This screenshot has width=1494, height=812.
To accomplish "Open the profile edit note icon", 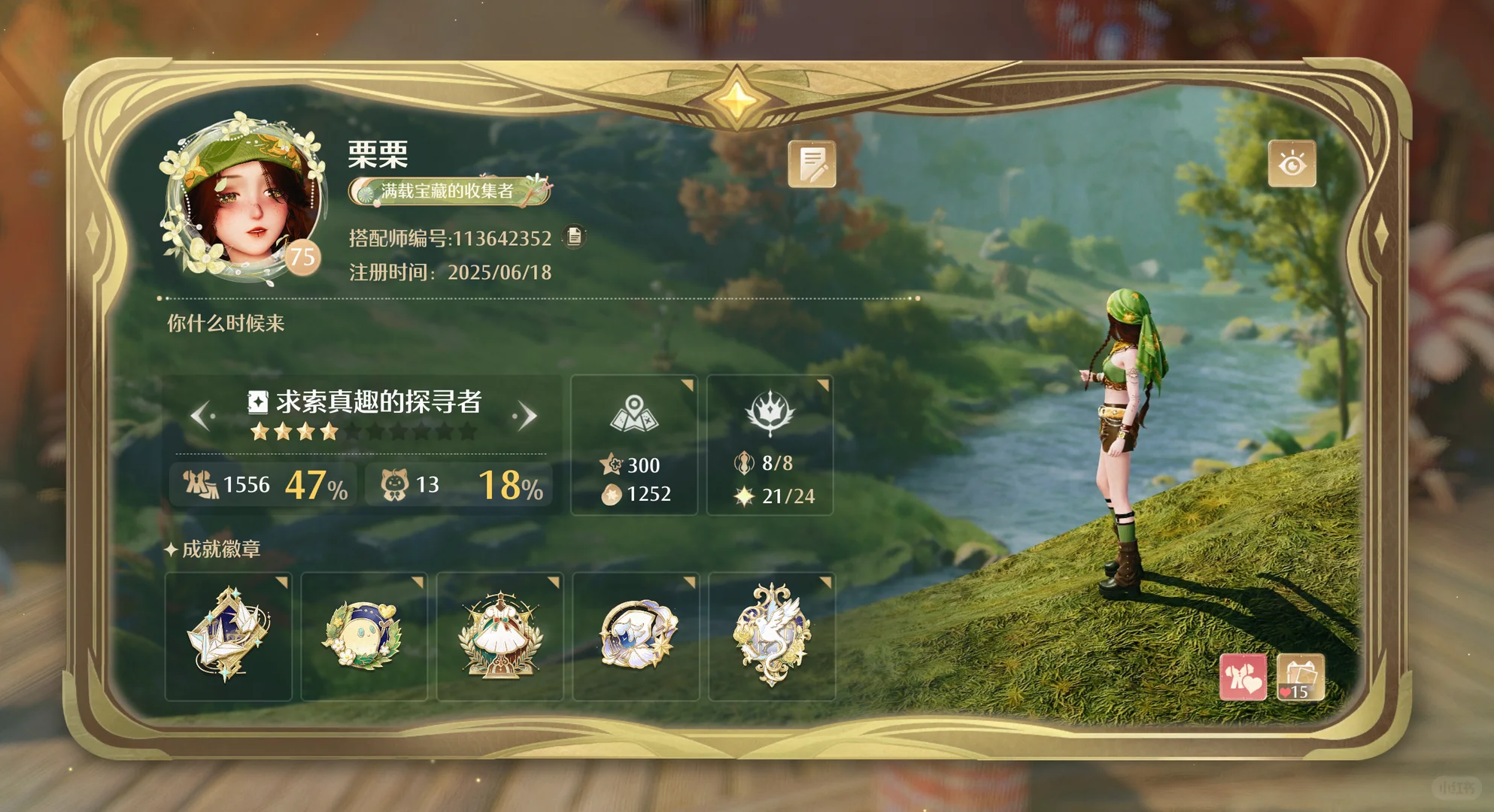I will 815,162.
